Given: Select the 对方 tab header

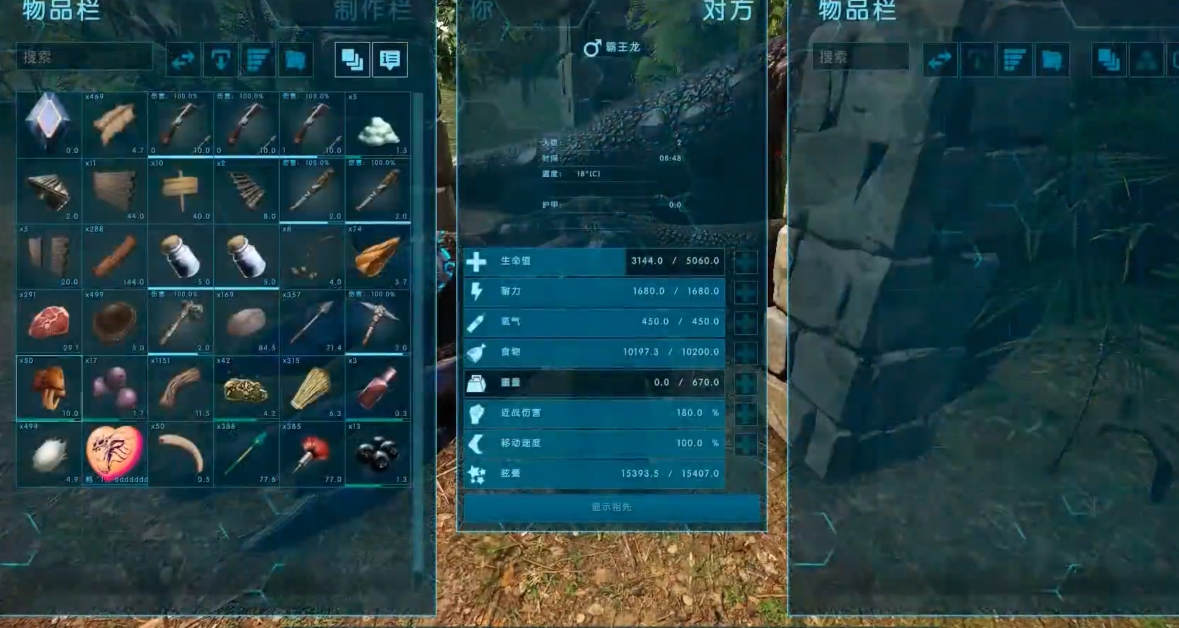Looking at the screenshot, I should (728, 11).
